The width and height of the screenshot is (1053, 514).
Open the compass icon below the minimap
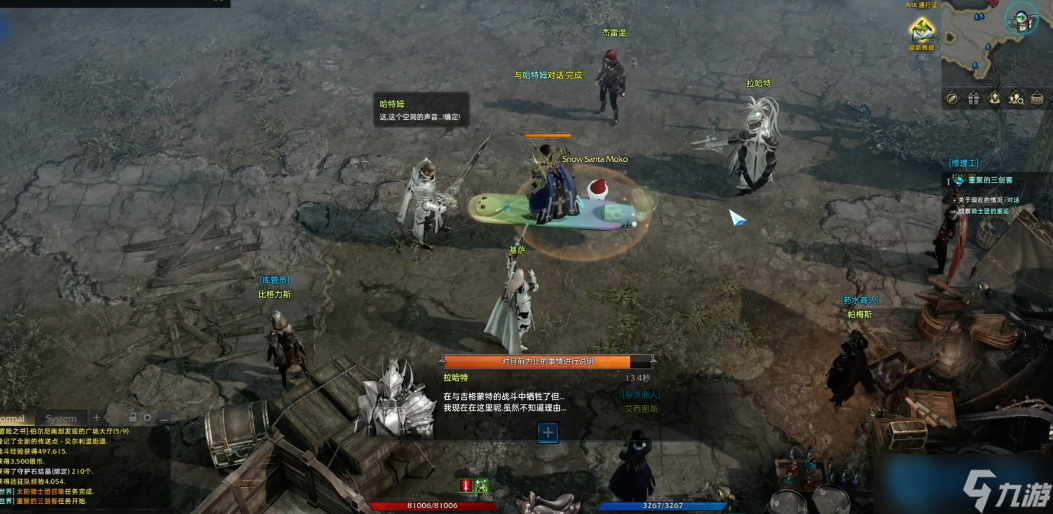pyautogui.click(x=952, y=98)
